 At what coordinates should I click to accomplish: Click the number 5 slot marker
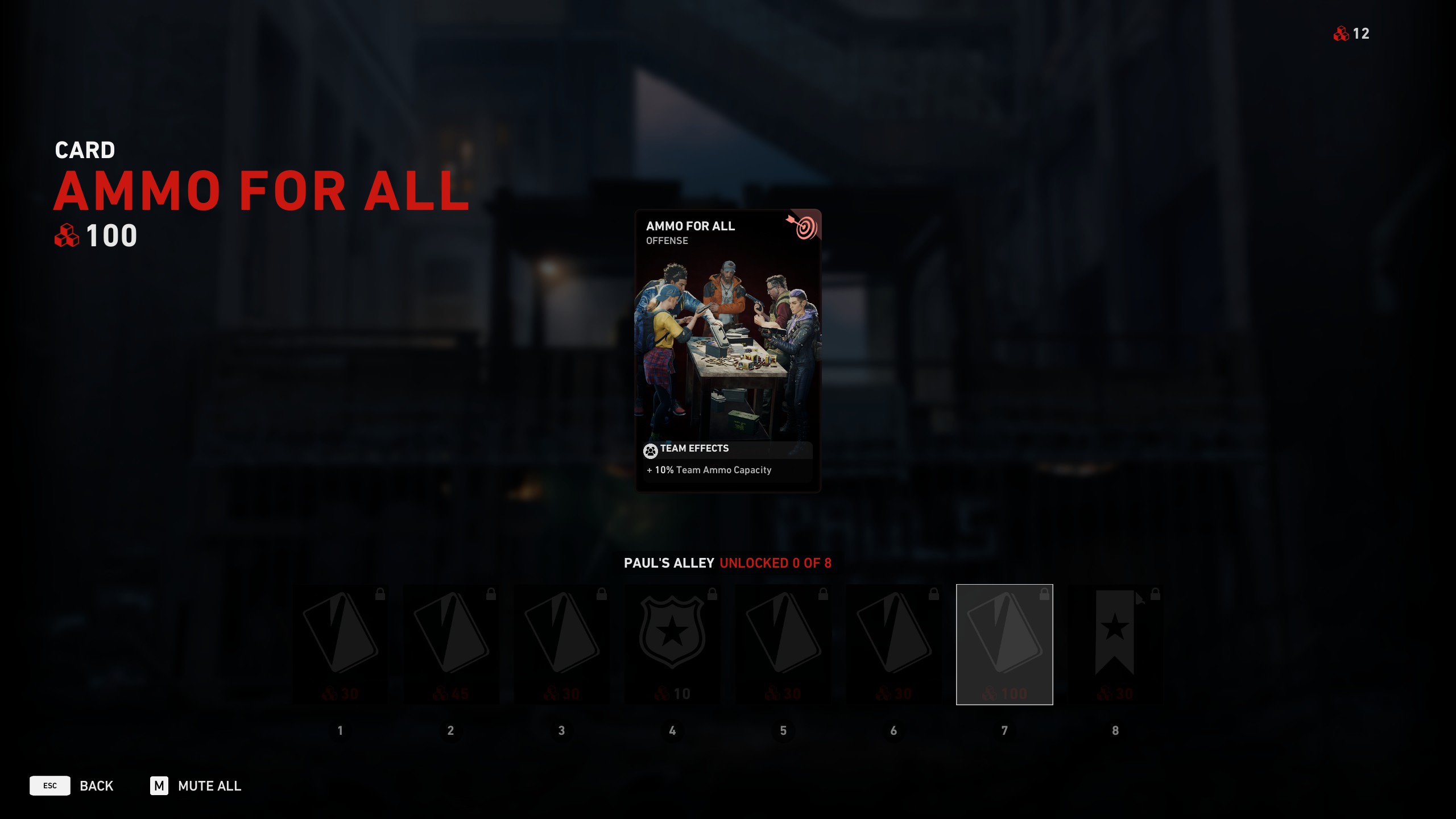pyautogui.click(x=784, y=731)
